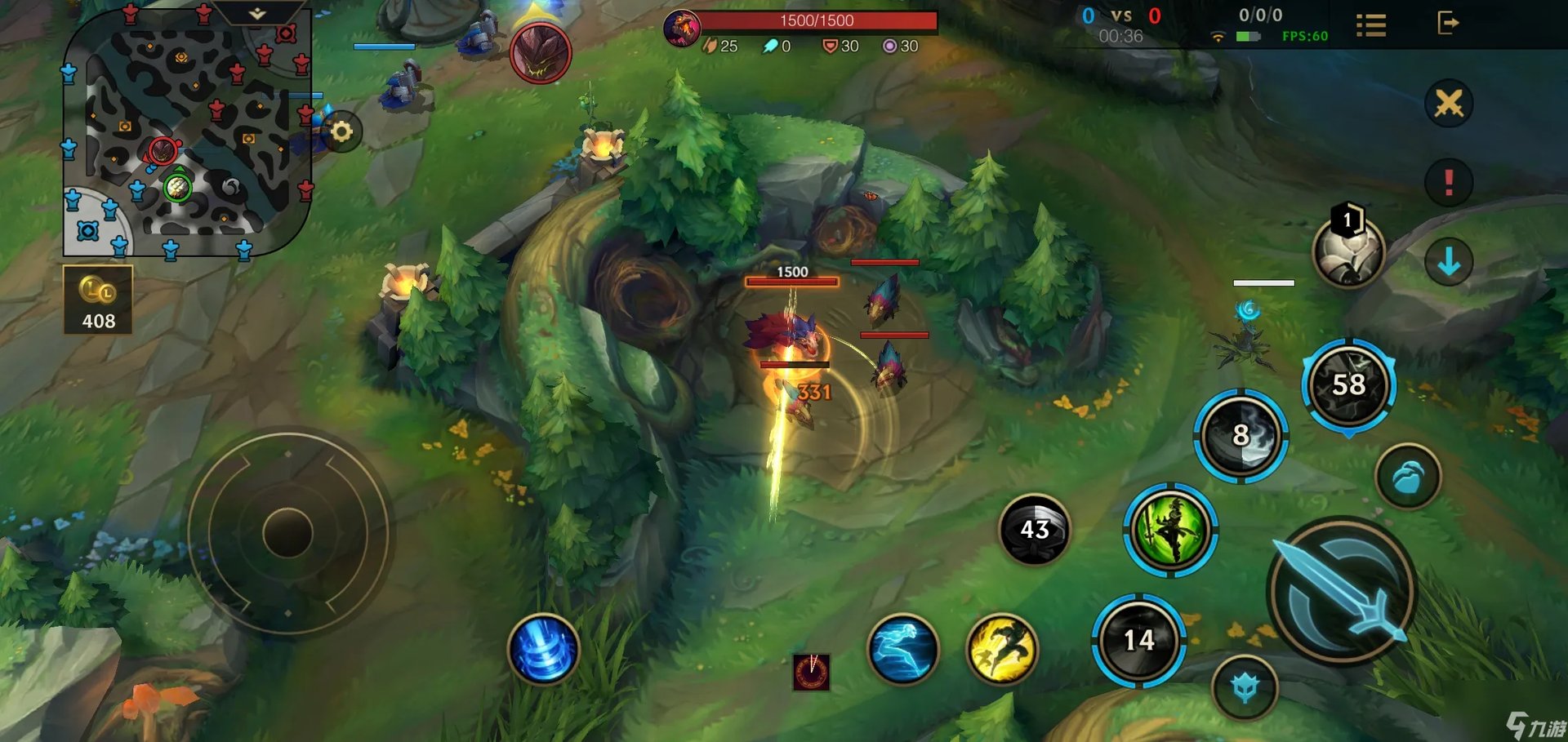The height and width of the screenshot is (742, 1568).
Task: Send the red exclamation danger ping
Action: pos(1449,181)
